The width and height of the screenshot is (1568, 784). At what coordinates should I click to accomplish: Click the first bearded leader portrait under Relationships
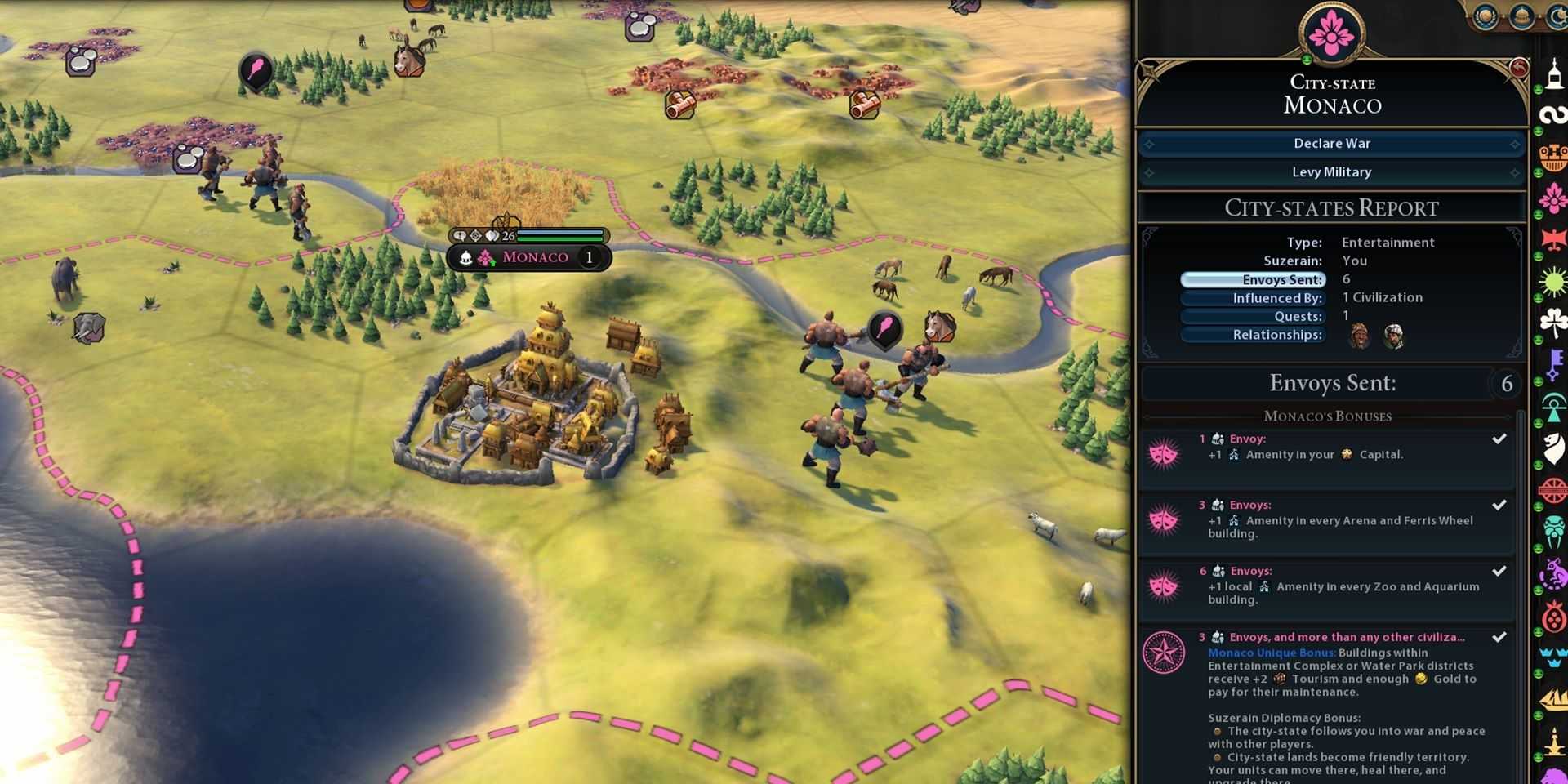point(1359,336)
